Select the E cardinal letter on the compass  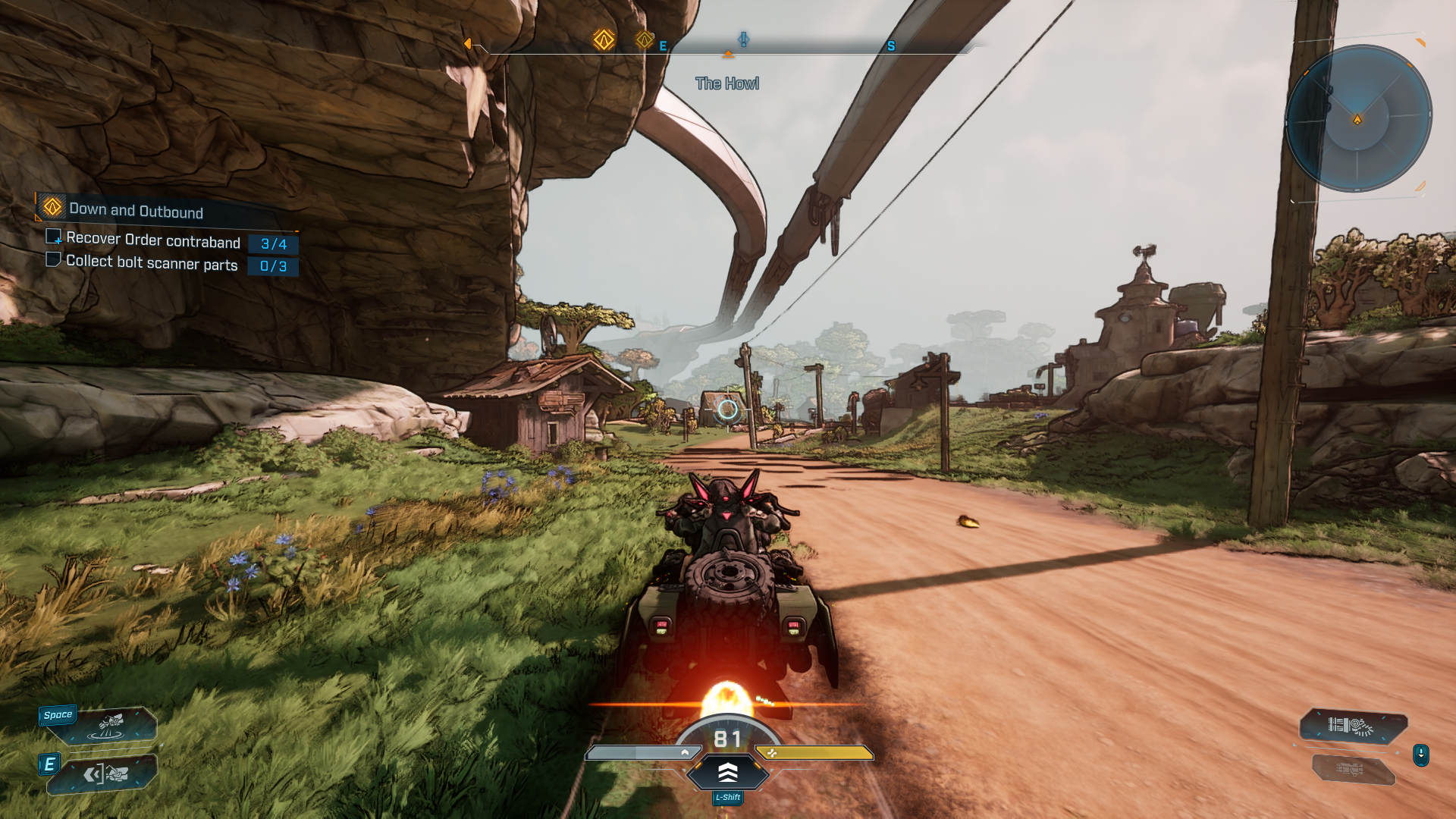tap(662, 46)
